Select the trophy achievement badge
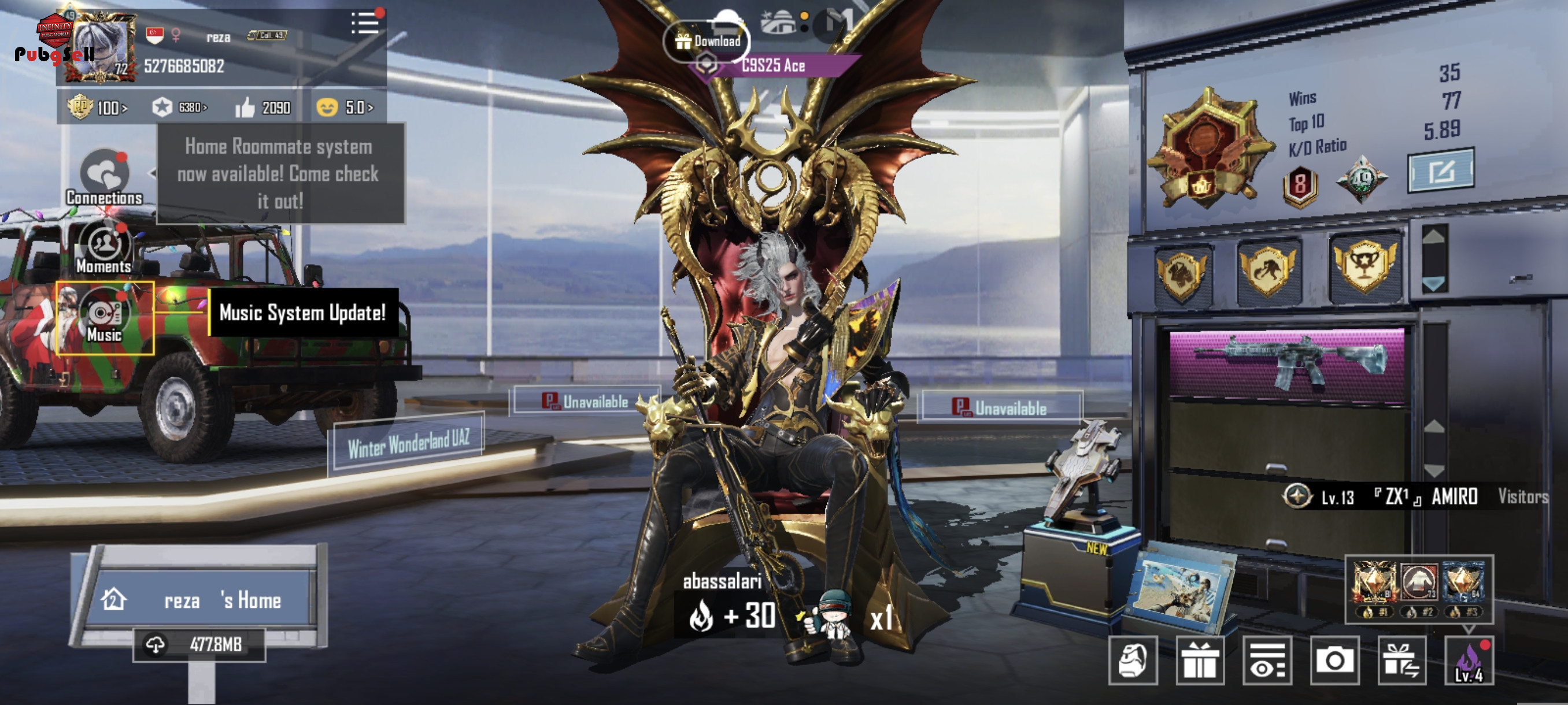Image resolution: width=1568 pixels, height=705 pixels. pyautogui.click(x=1365, y=267)
